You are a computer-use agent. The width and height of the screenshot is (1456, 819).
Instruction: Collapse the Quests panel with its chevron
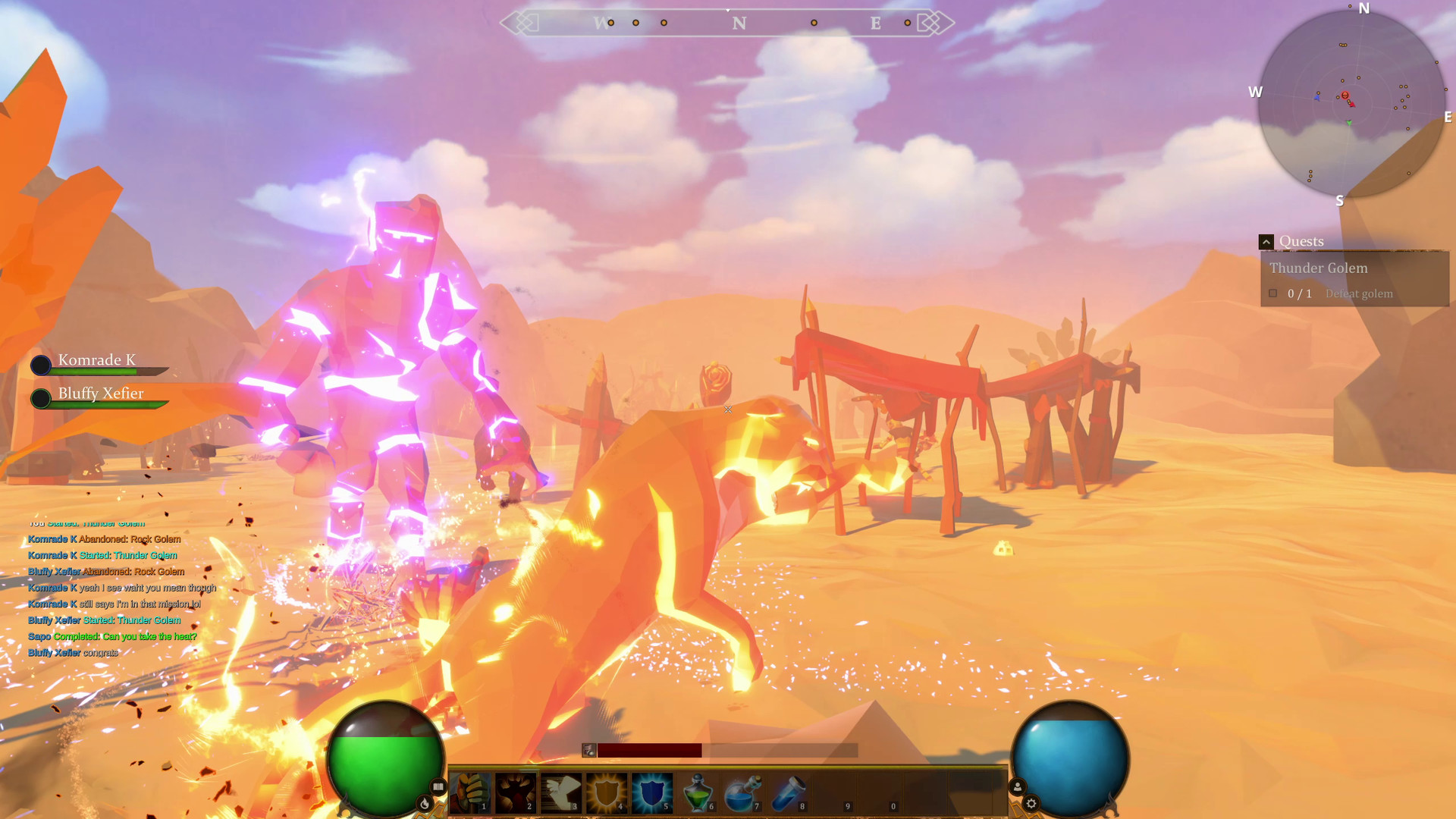pyautogui.click(x=1266, y=241)
